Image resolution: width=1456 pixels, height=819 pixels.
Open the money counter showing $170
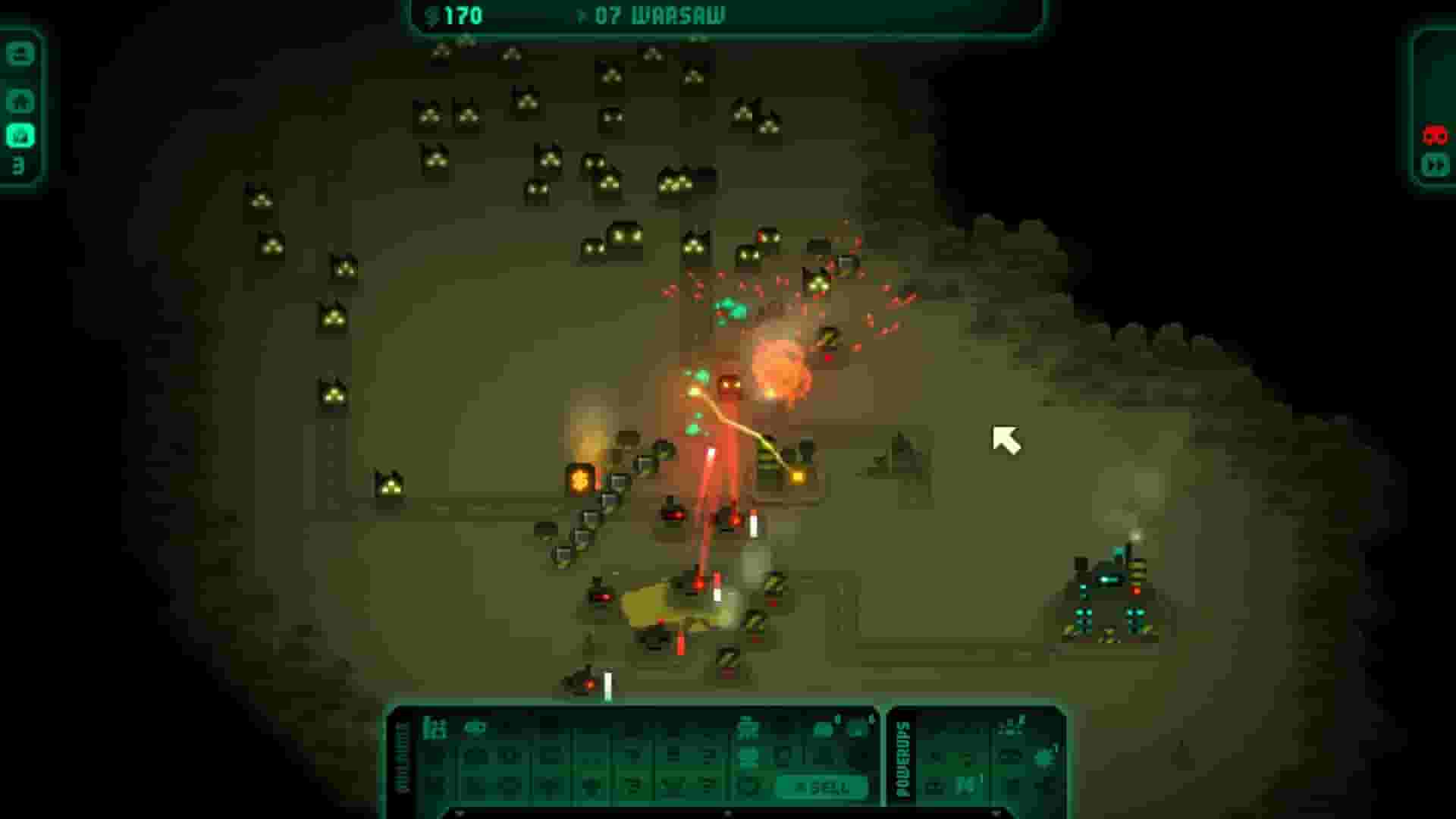coord(455,14)
